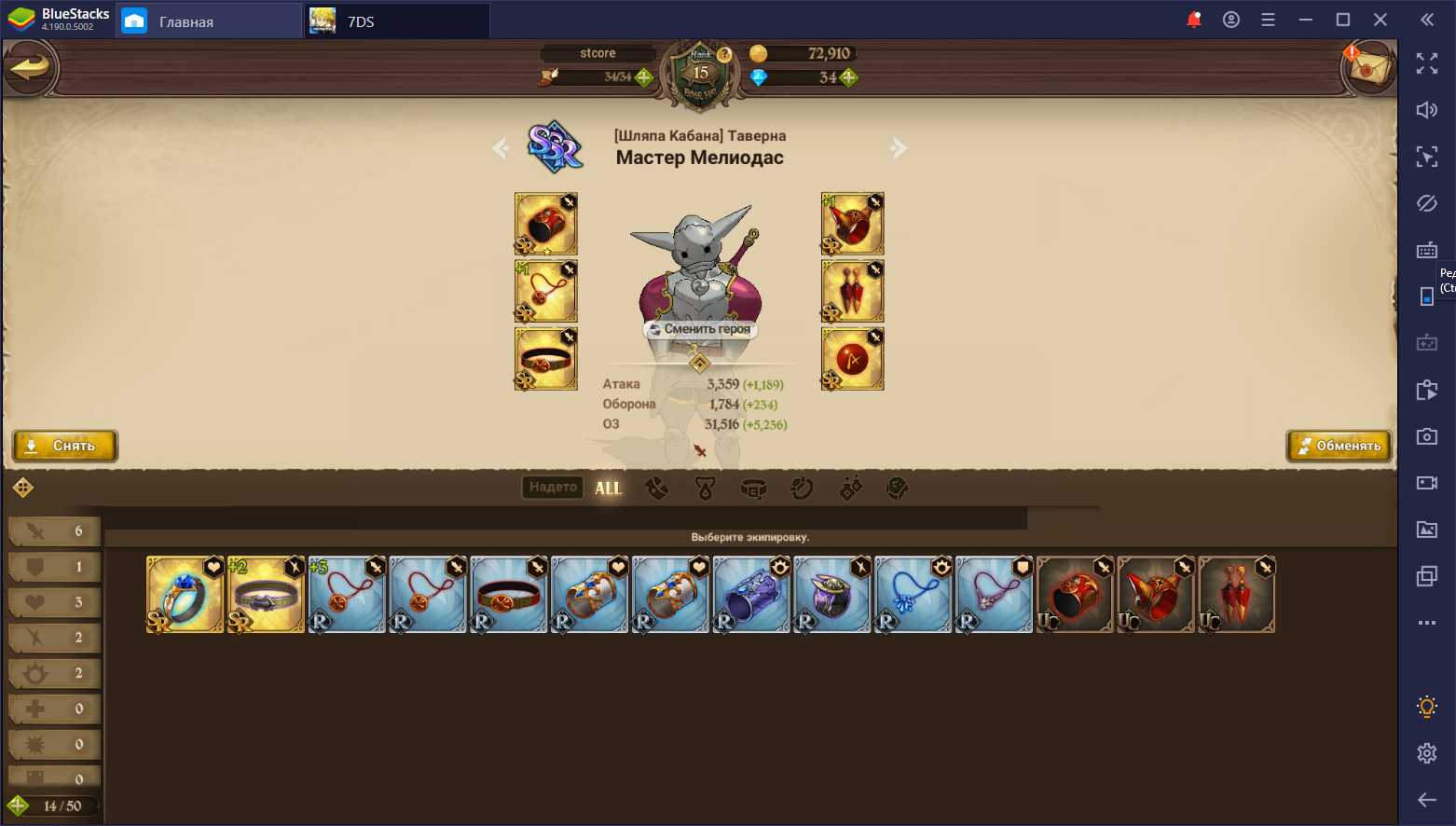Screen dimensions: 1456x826
Task: Click the Снять unequip button
Action: click(64, 446)
